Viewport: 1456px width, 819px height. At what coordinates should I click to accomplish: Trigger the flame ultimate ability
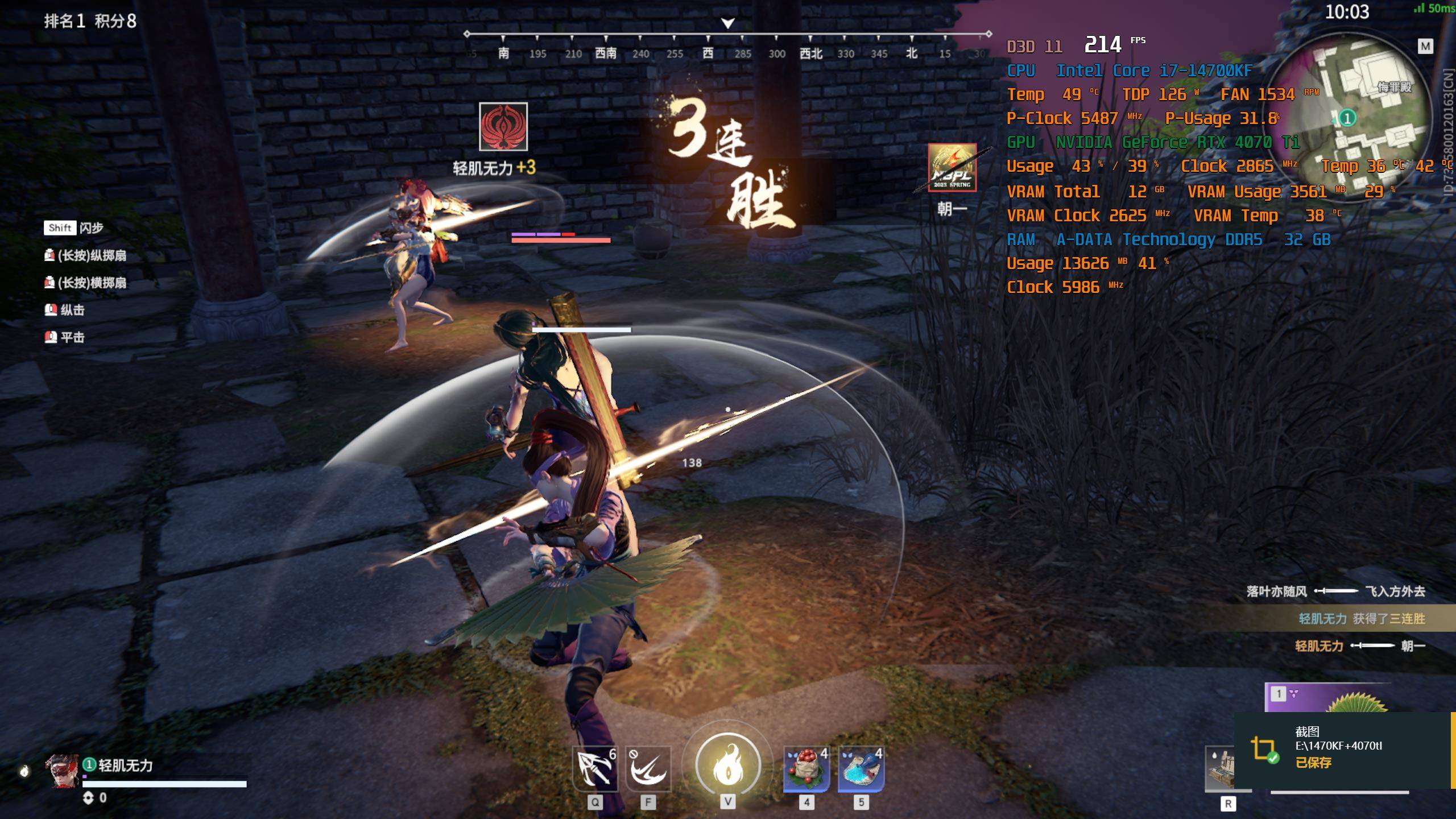(x=728, y=765)
